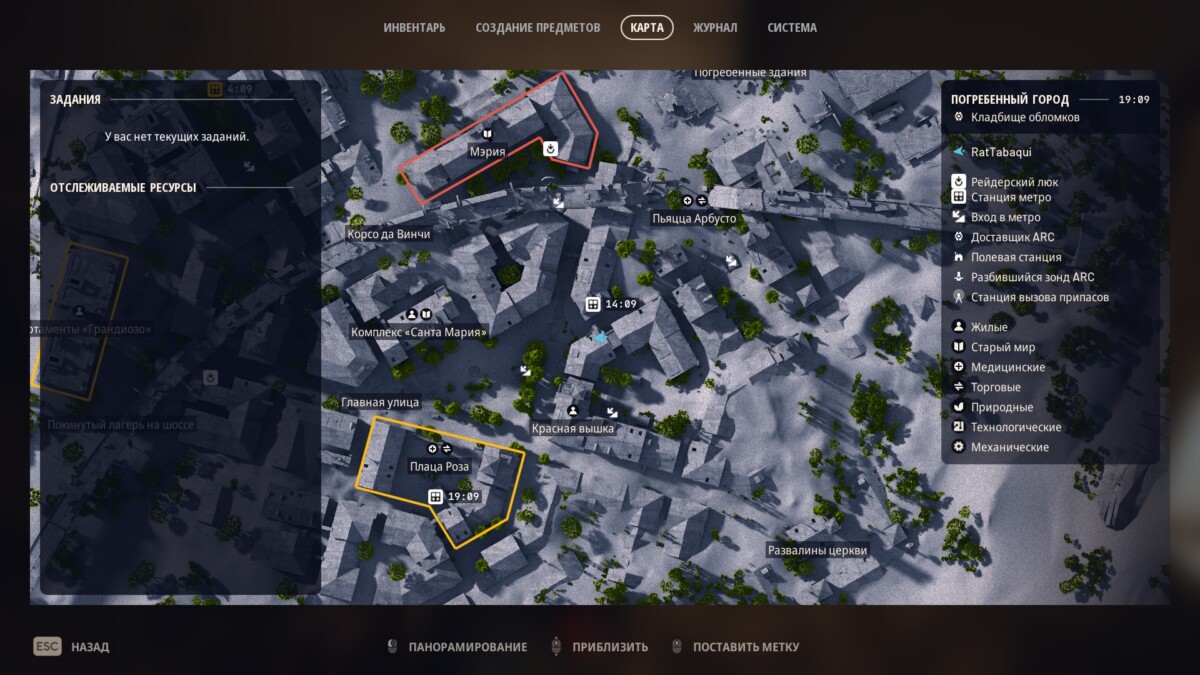Select the Красная вышка map label

(x=573, y=428)
